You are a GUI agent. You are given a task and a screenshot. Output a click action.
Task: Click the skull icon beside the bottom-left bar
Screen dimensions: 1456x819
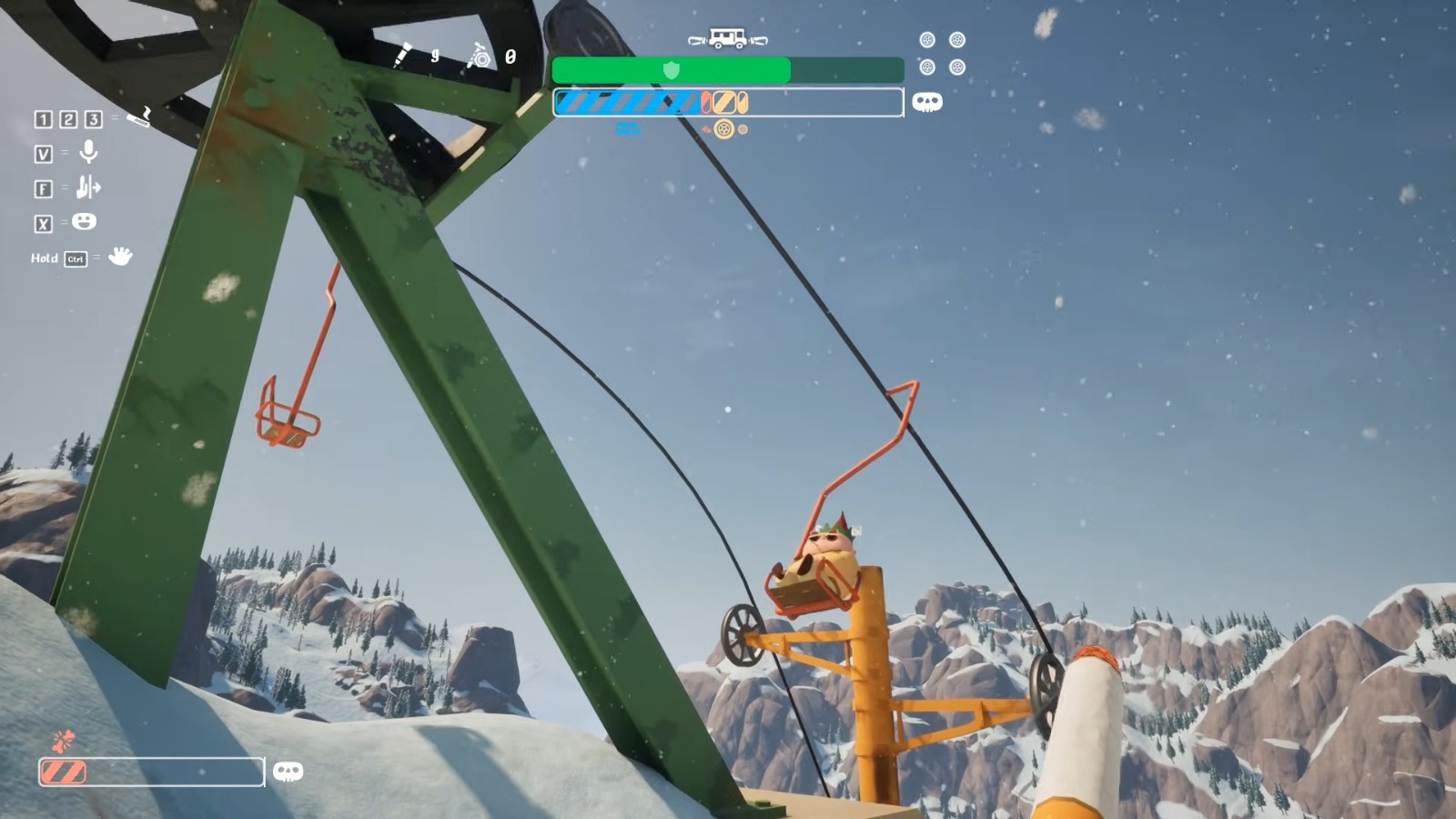288,772
